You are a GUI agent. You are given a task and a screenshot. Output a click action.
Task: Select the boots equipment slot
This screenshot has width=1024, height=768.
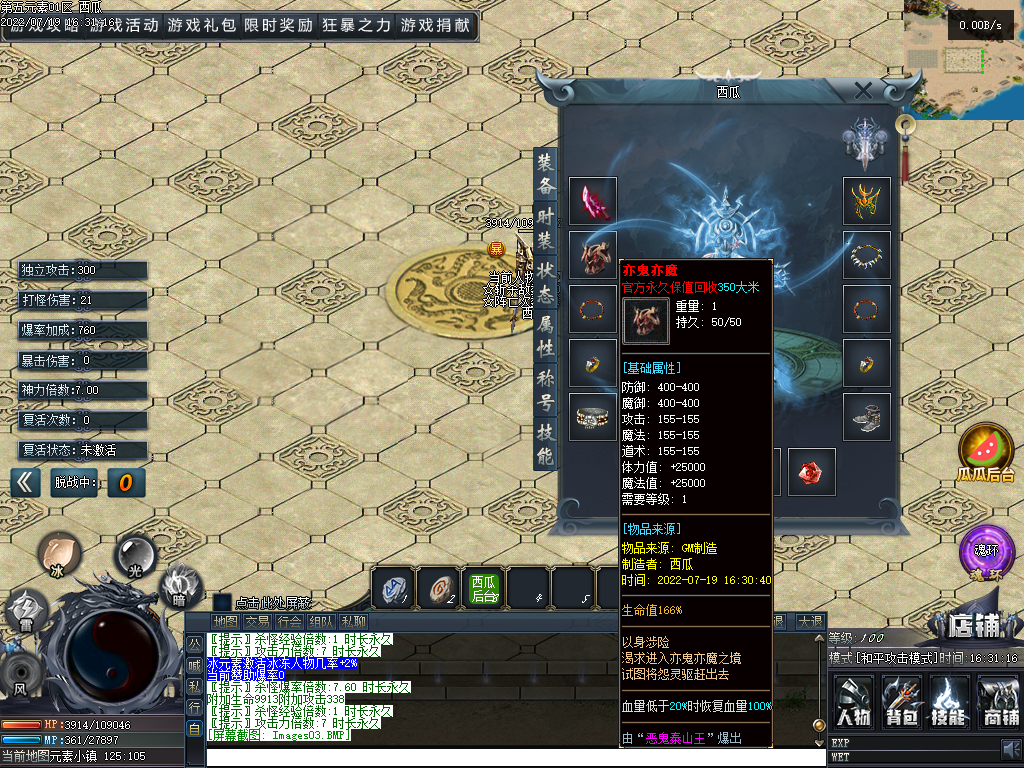click(866, 417)
